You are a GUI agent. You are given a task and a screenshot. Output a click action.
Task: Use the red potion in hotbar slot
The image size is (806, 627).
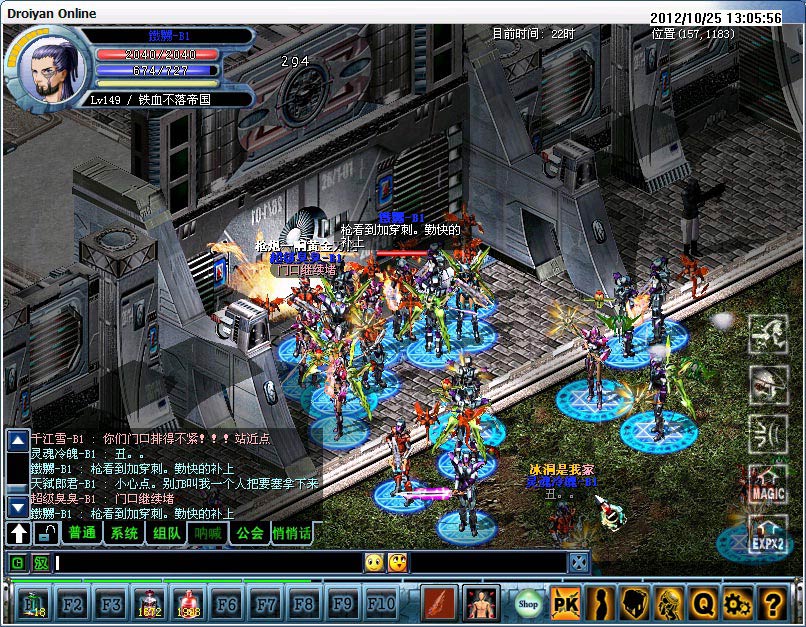point(149,603)
